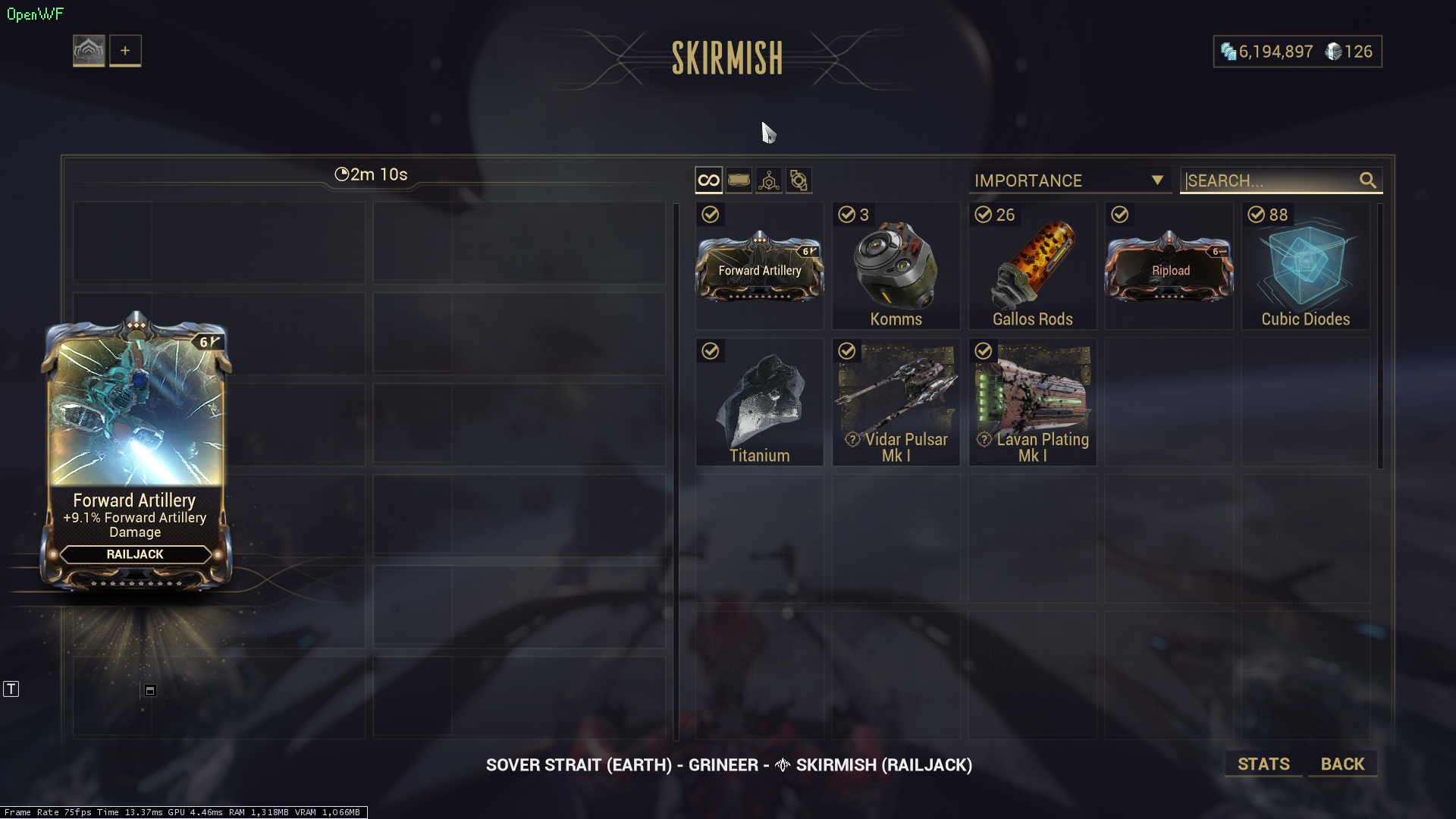Open the STATS panel
Screen dimensions: 1456x819
1263,764
